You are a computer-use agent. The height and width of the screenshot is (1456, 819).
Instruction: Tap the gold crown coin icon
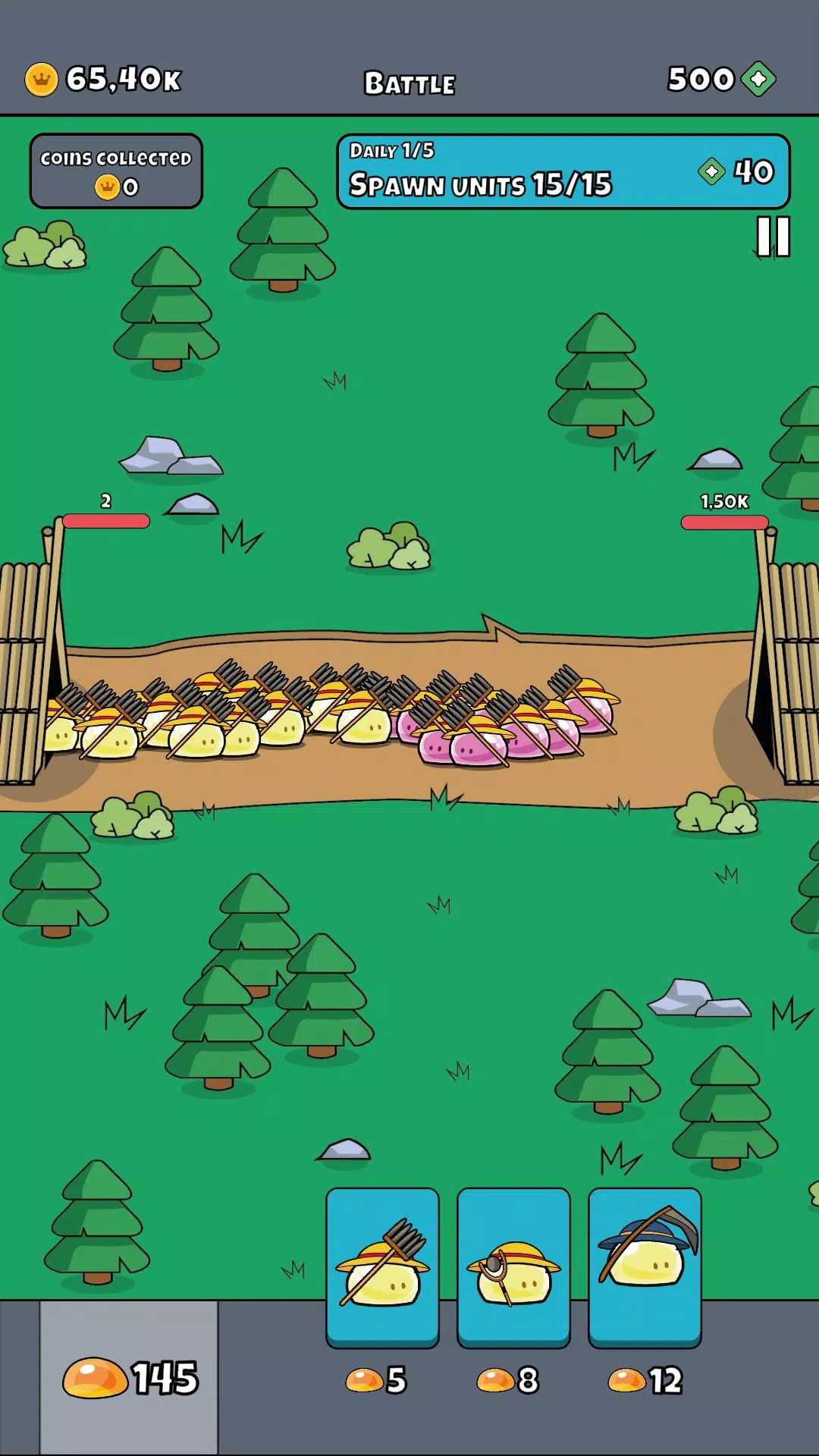(x=42, y=79)
